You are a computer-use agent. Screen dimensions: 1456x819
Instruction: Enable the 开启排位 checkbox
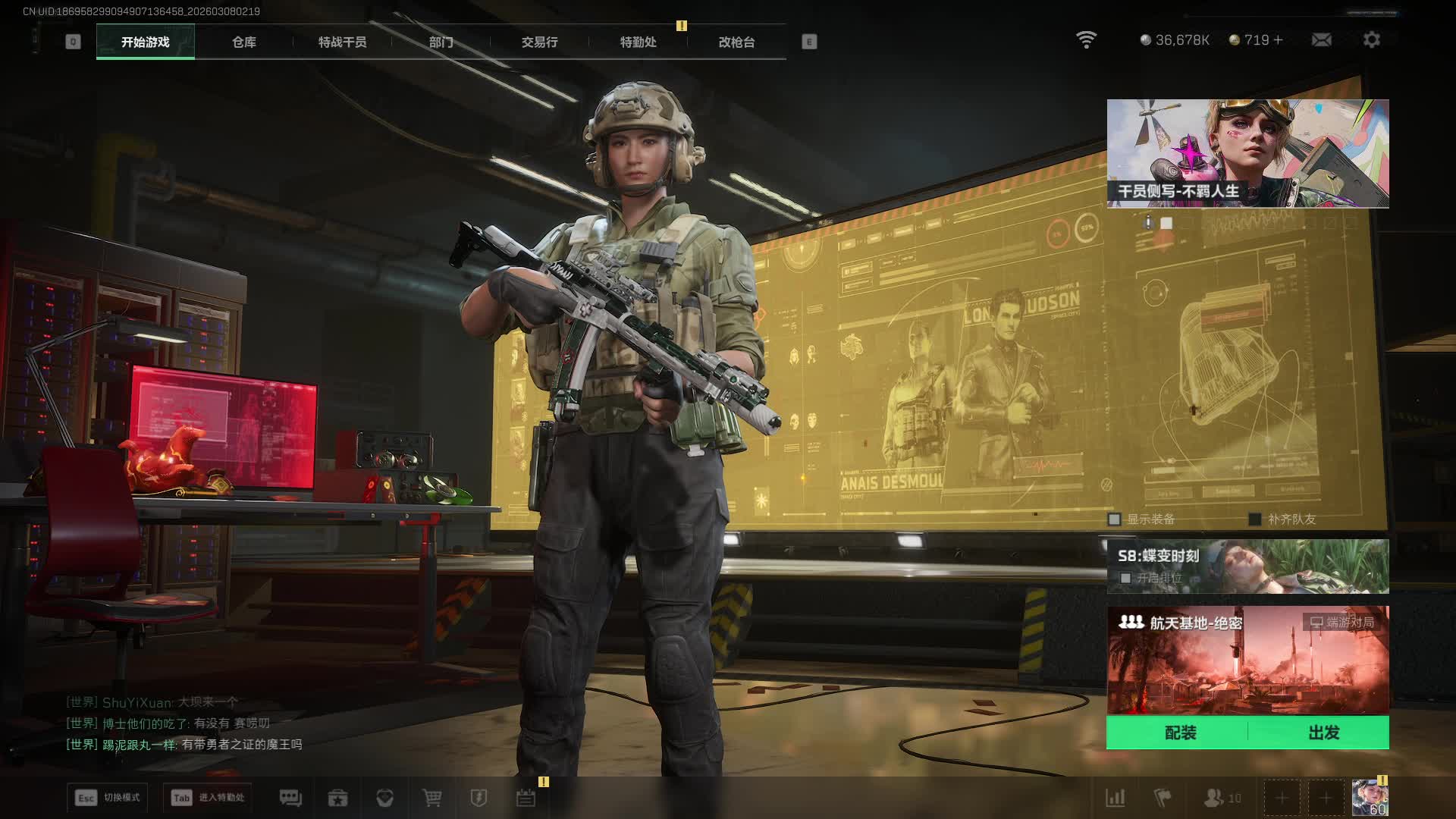[x=1125, y=578]
